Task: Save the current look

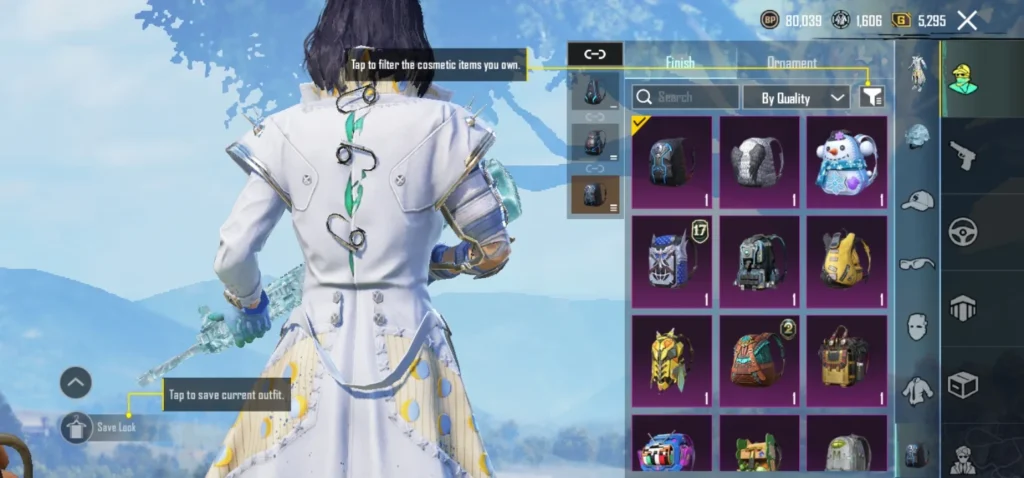Action: tap(78, 428)
